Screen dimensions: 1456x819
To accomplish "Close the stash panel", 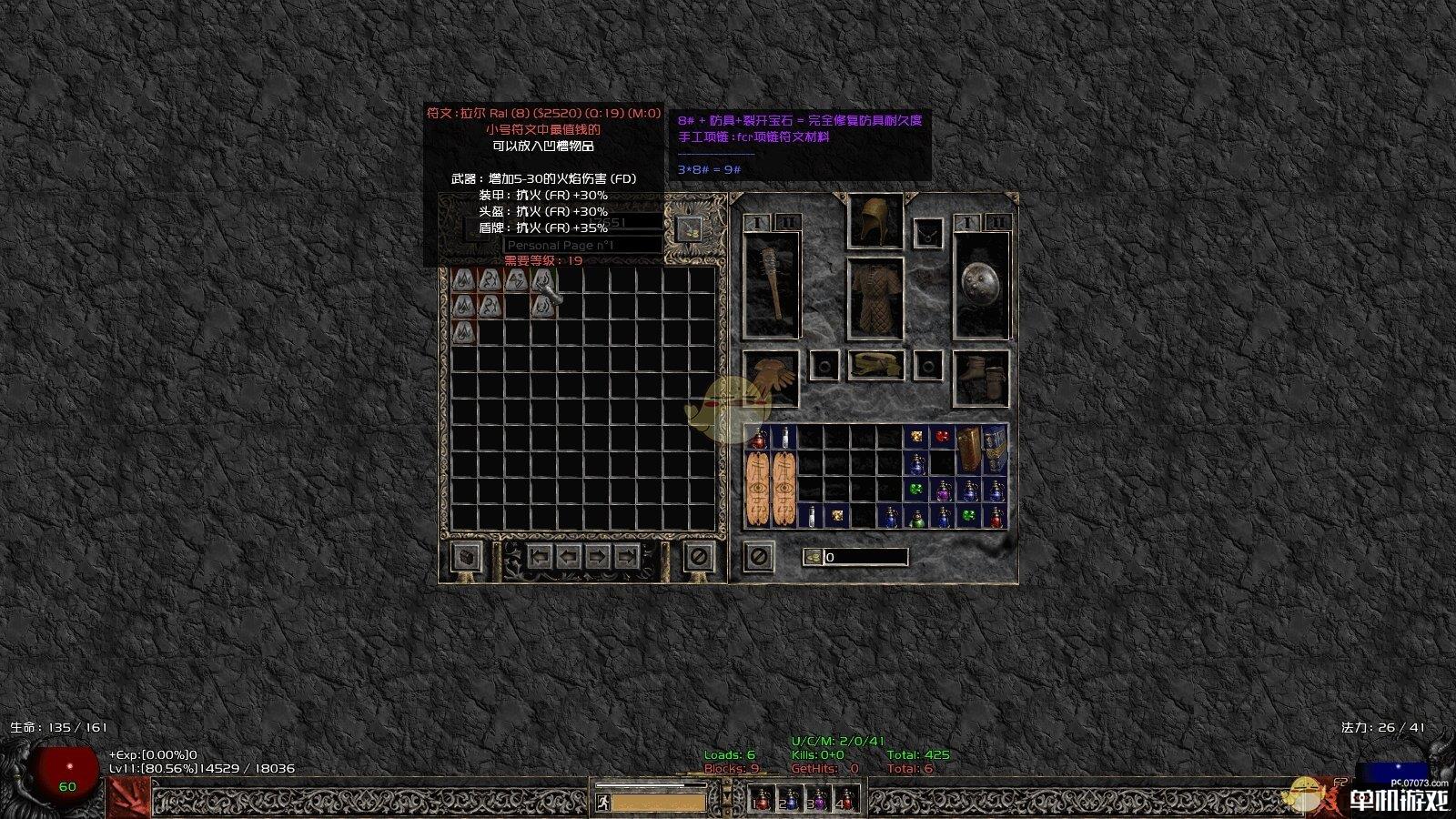I will tap(698, 556).
